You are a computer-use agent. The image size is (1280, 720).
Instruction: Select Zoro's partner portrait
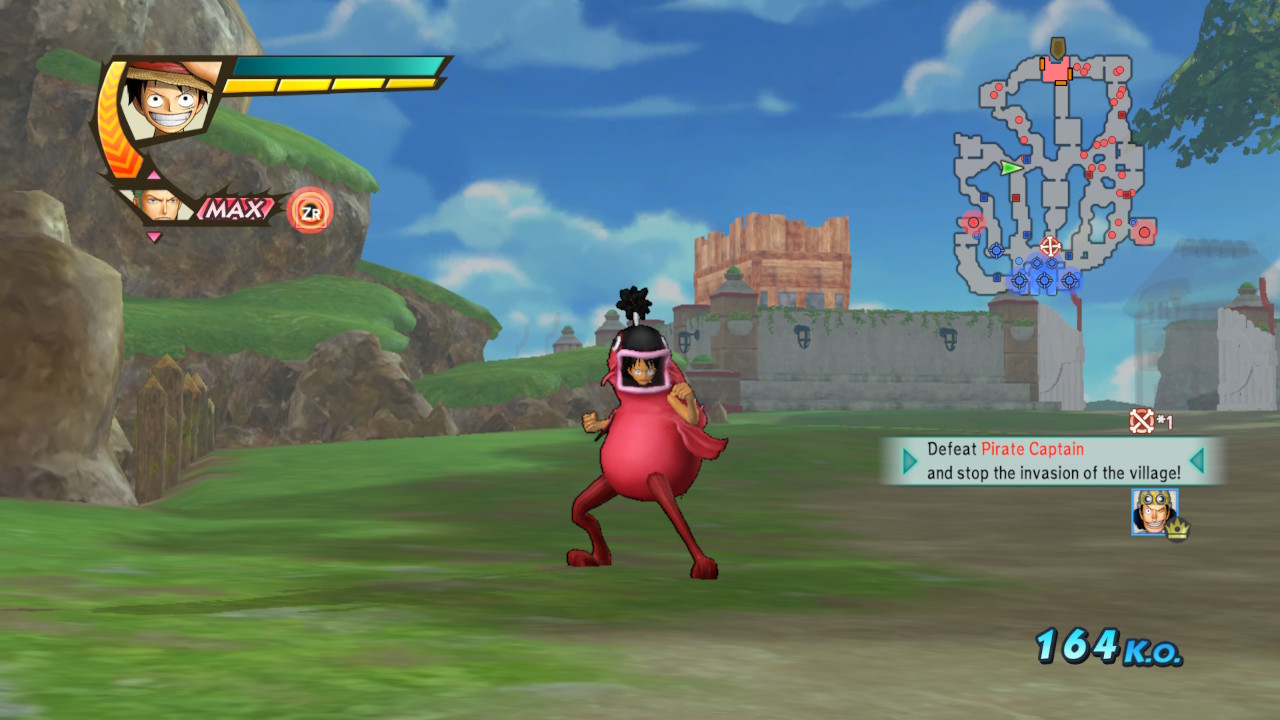coord(155,204)
